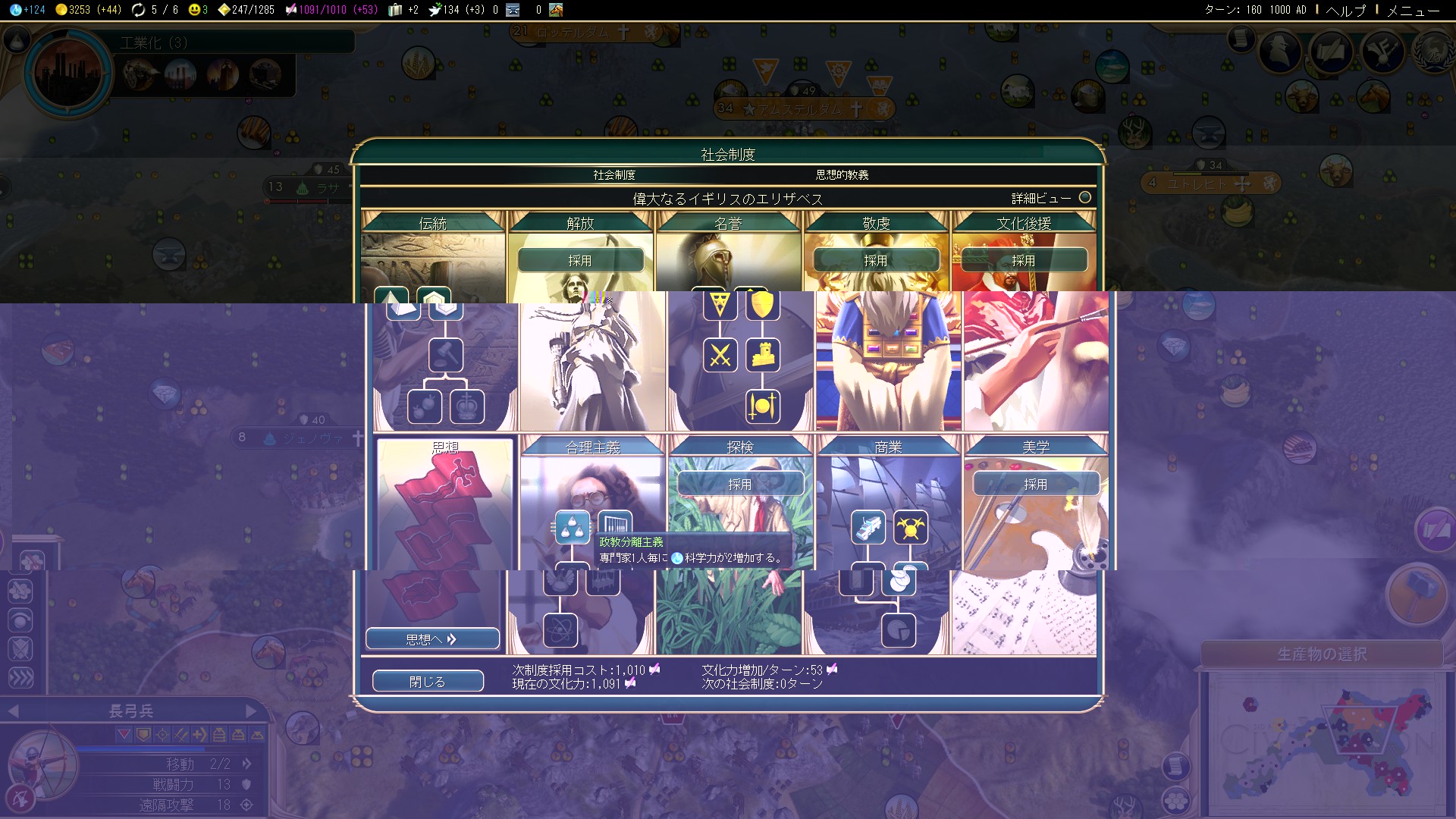Adopt the Liberty (解放) policy tree
Screen dimensions: 1456x819
point(580,260)
